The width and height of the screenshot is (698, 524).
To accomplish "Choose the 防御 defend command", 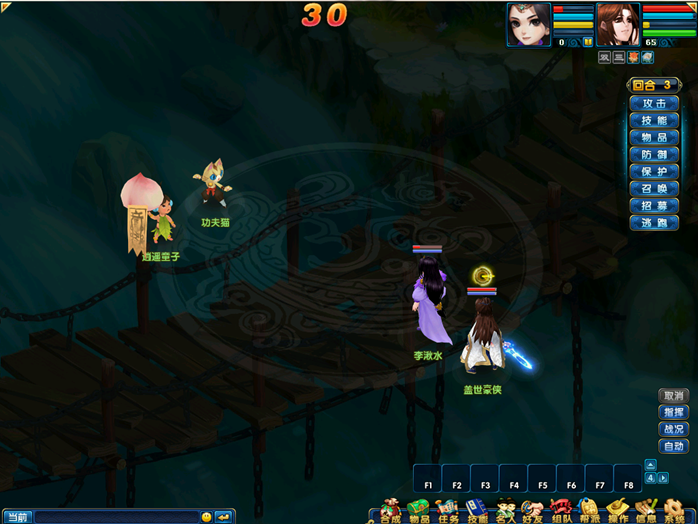I will coord(654,154).
